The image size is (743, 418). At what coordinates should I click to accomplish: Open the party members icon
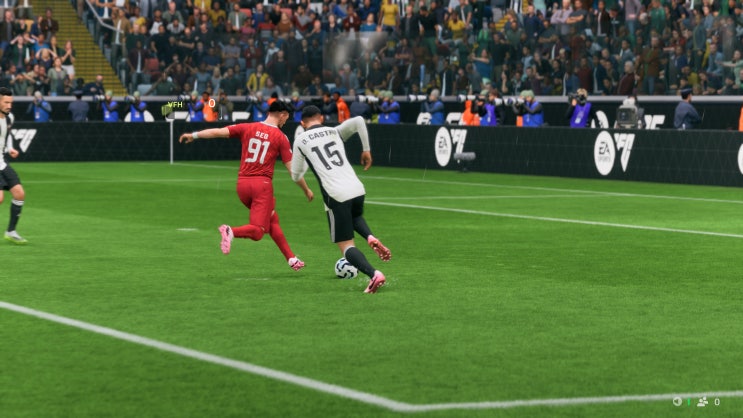click(702, 402)
